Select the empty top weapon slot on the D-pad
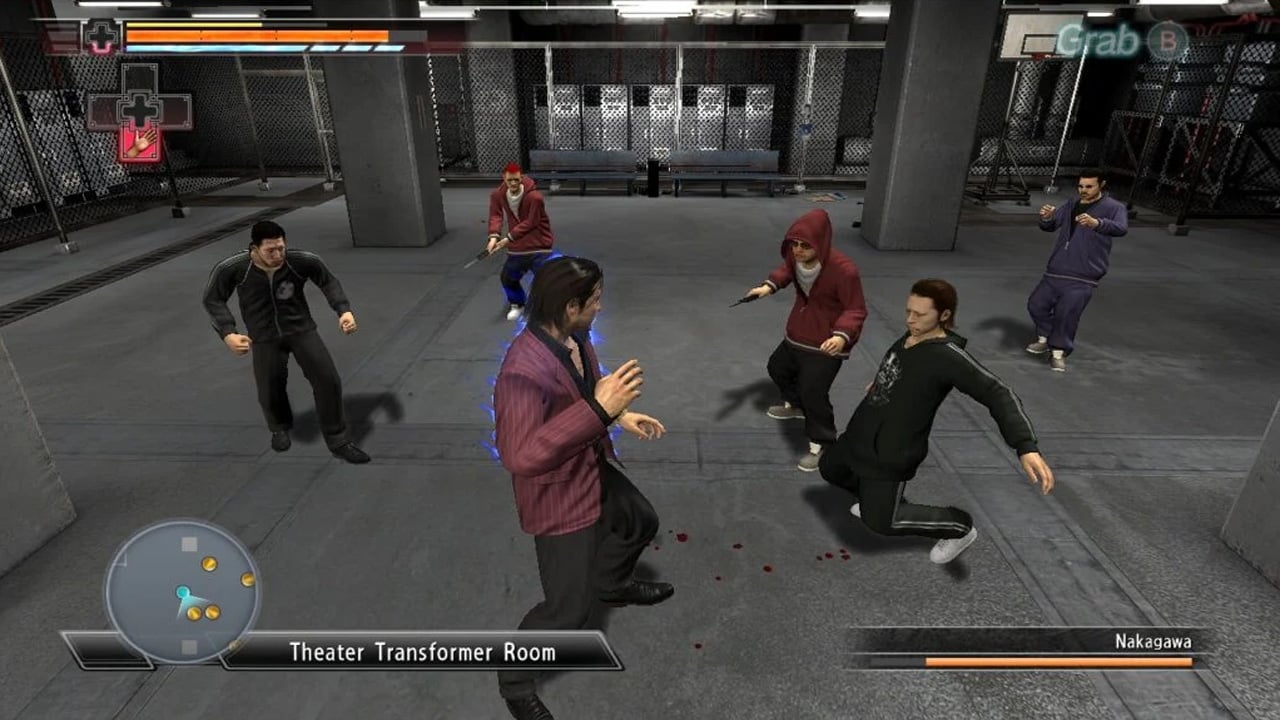The height and width of the screenshot is (720, 1280). coord(140,77)
